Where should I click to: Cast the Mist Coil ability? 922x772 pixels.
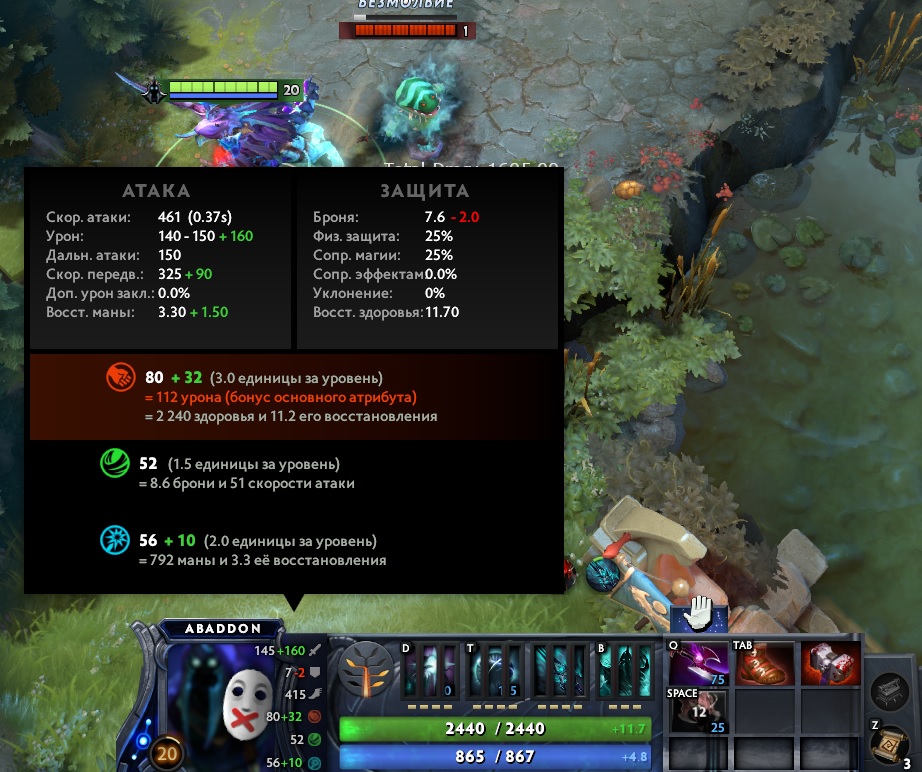point(429,671)
